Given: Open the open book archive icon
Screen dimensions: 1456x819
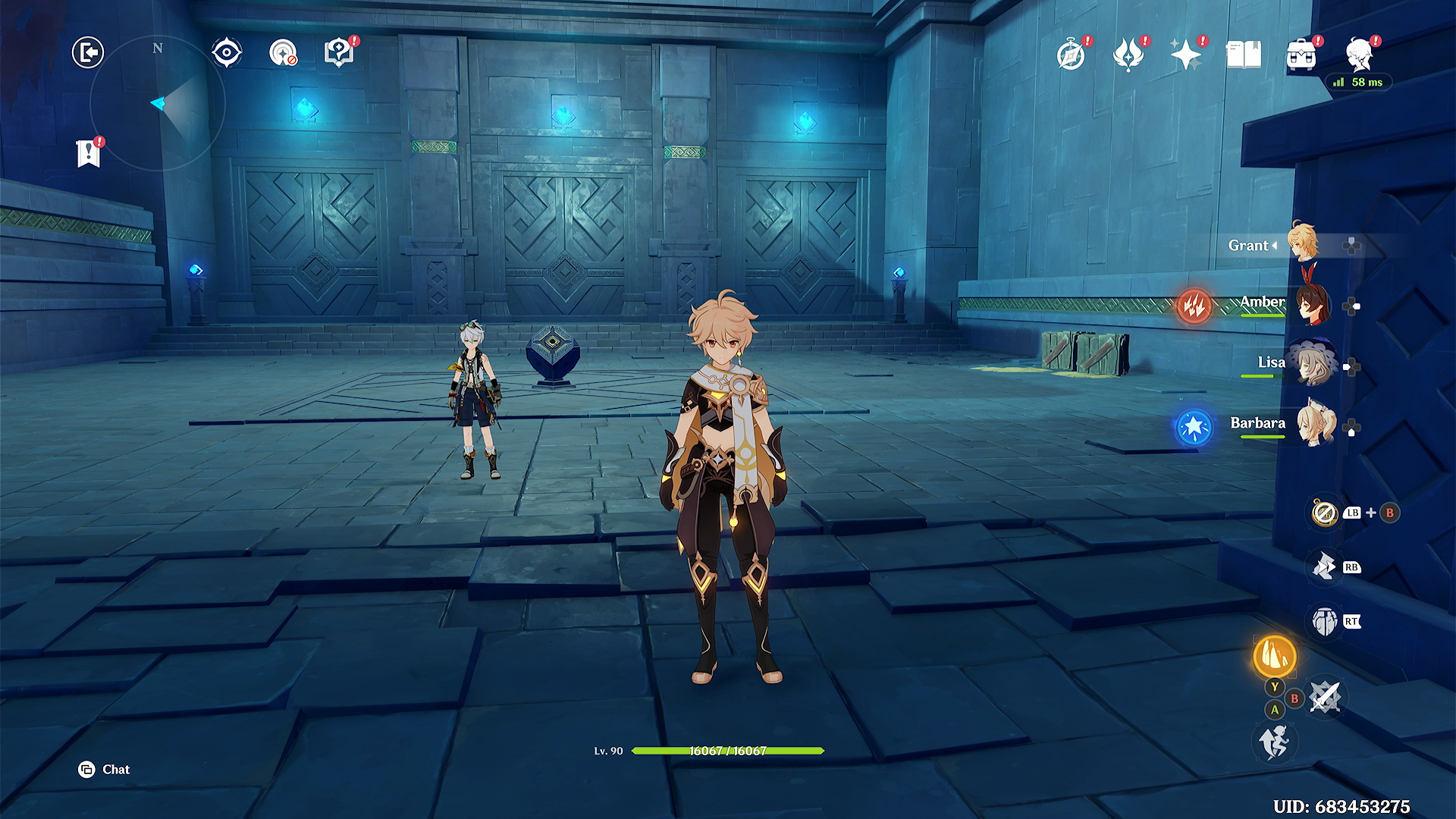Looking at the screenshot, I should tap(1243, 55).
